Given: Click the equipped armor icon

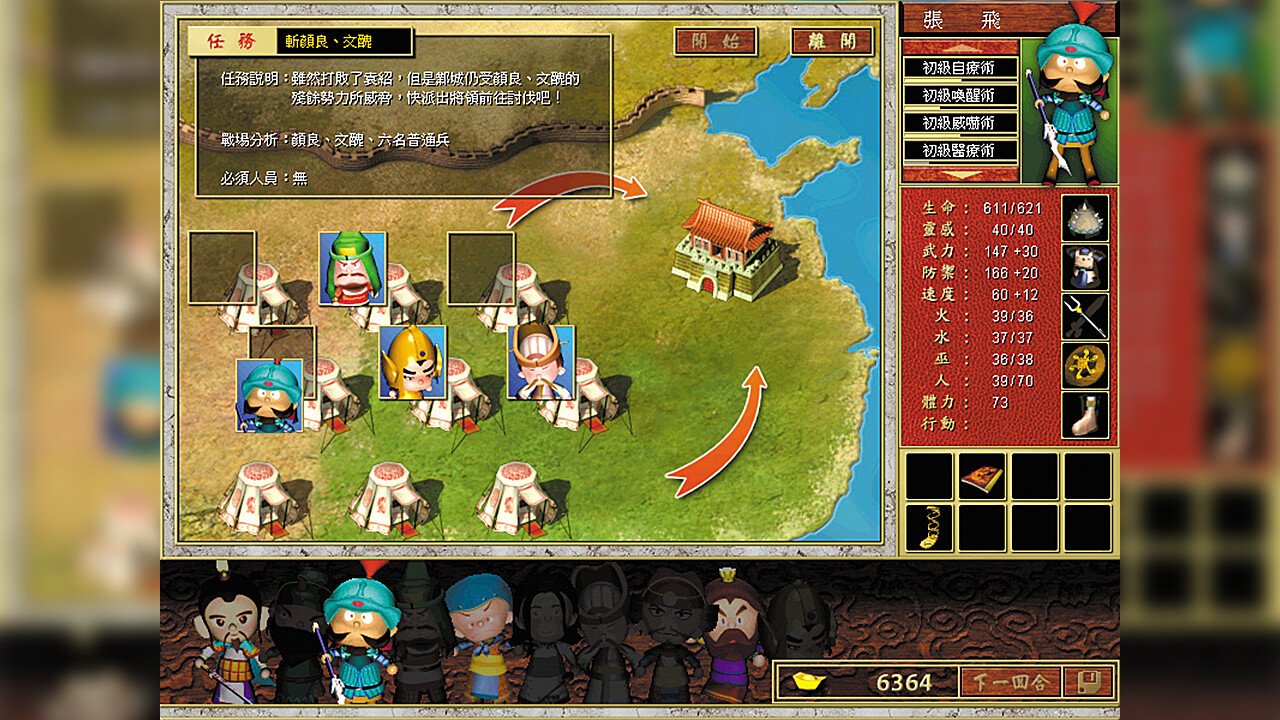Looking at the screenshot, I should (x=1087, y=266).
